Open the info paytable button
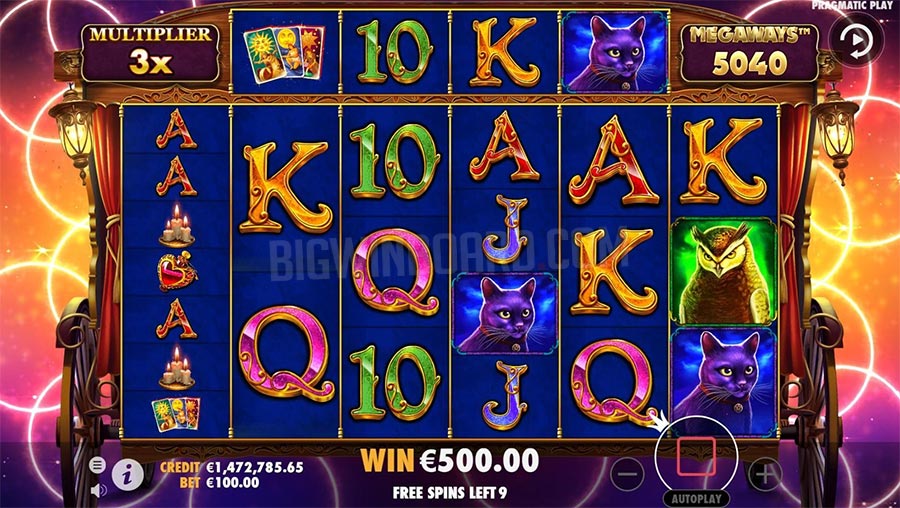The image size is (900, 508). pos(127,475)
